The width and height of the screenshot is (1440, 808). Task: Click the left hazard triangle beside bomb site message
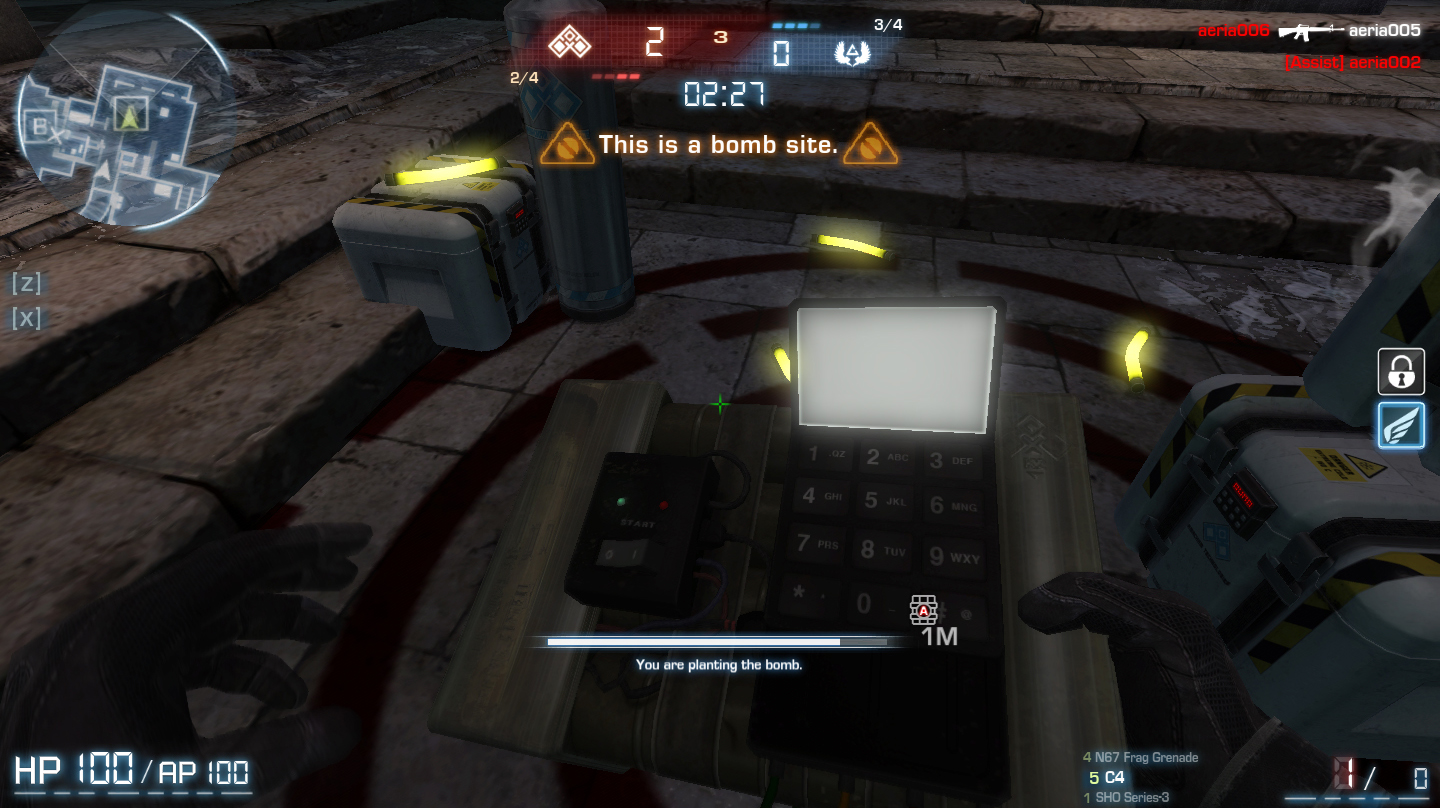click(x=567, y=147)
